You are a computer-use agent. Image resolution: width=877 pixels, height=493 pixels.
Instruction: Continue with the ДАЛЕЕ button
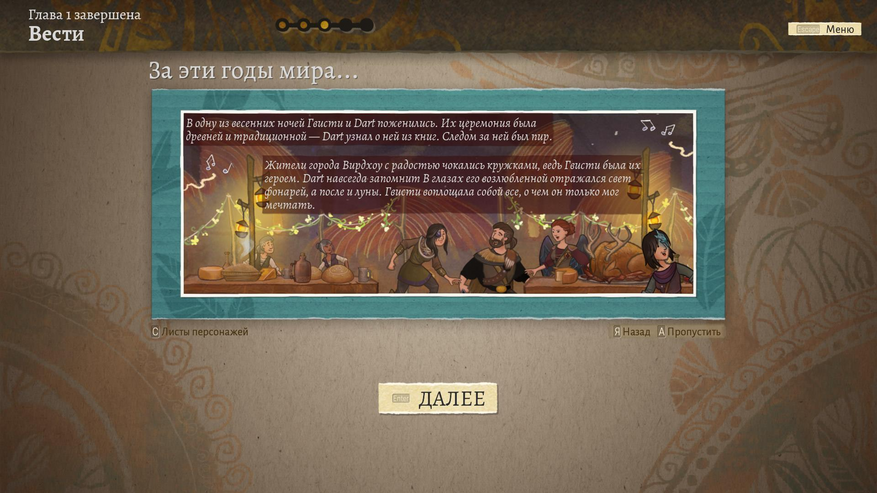[438, 399]
